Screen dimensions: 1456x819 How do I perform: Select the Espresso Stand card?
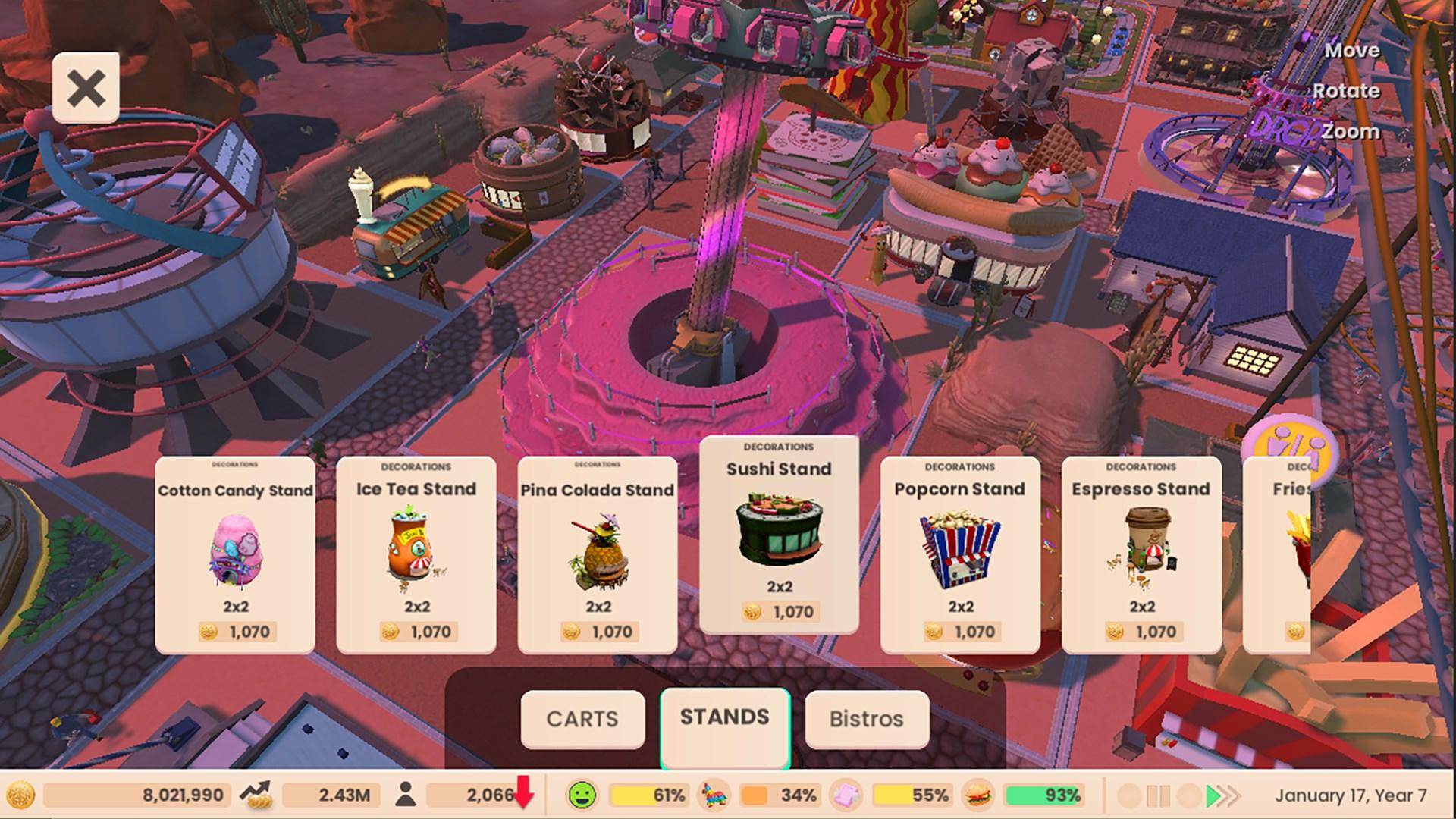1141,554
